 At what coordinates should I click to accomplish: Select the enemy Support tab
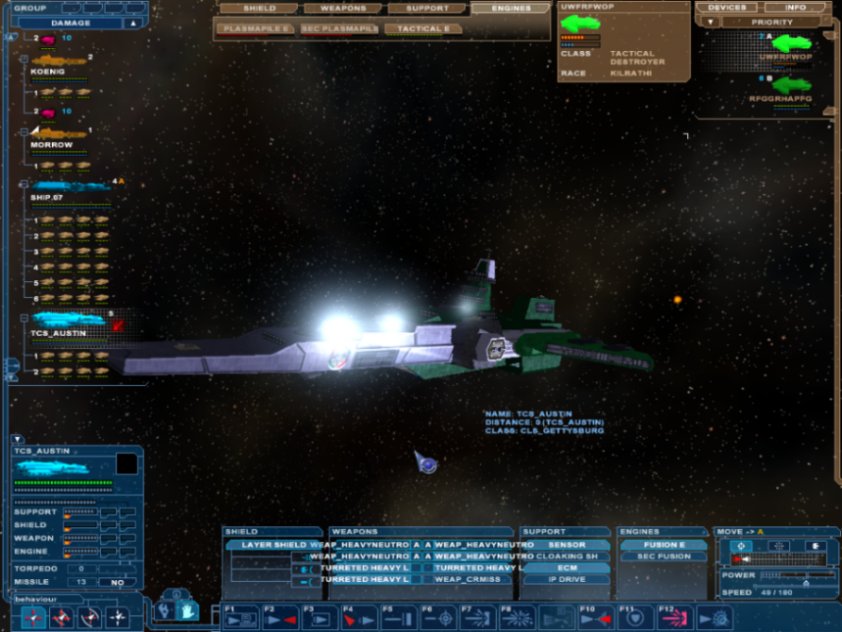point(426,9)
